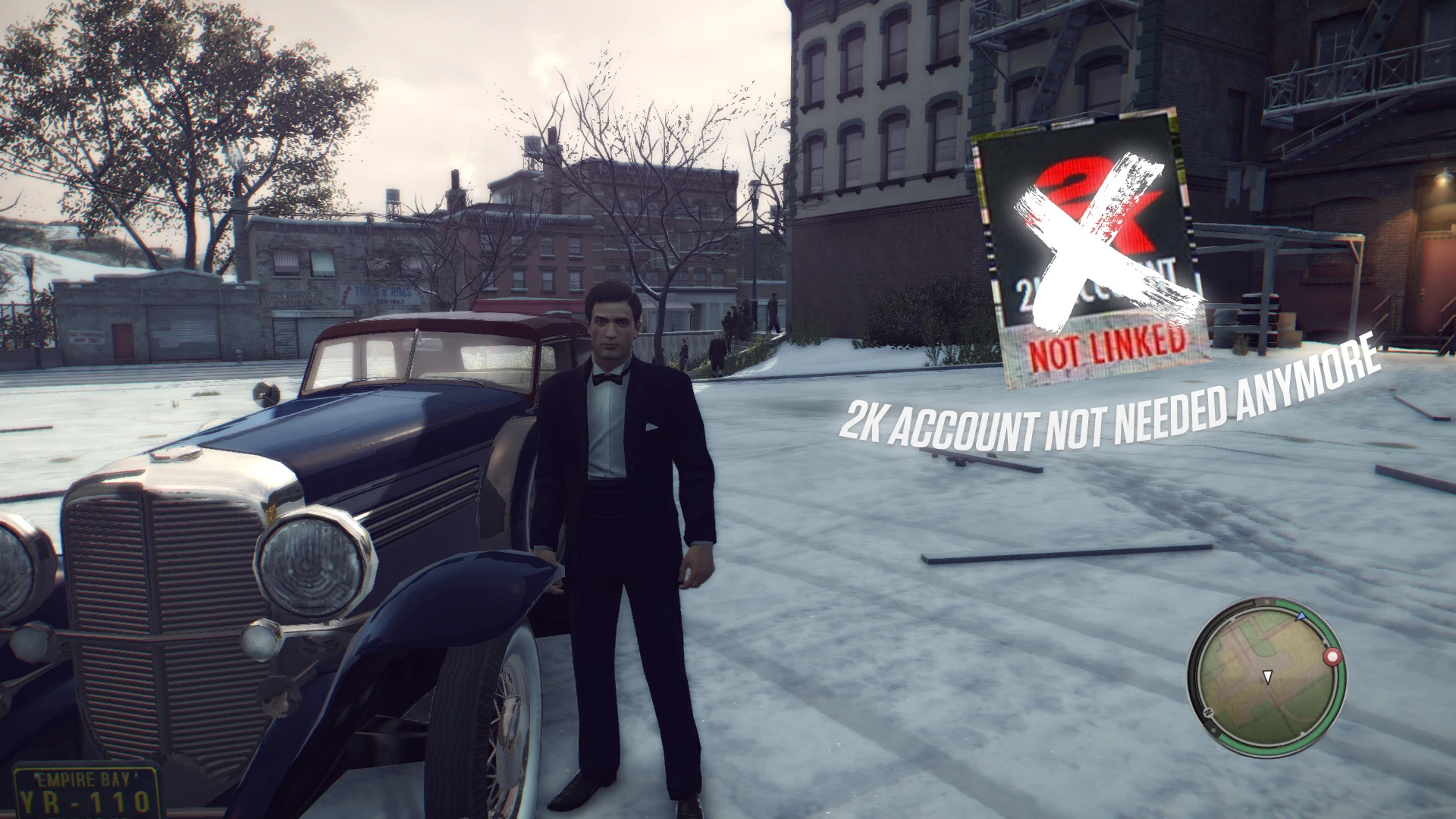The image size is (1456, 819).
Task: Click the red mission marker on the minimap edge
Action: point(1332,657)
